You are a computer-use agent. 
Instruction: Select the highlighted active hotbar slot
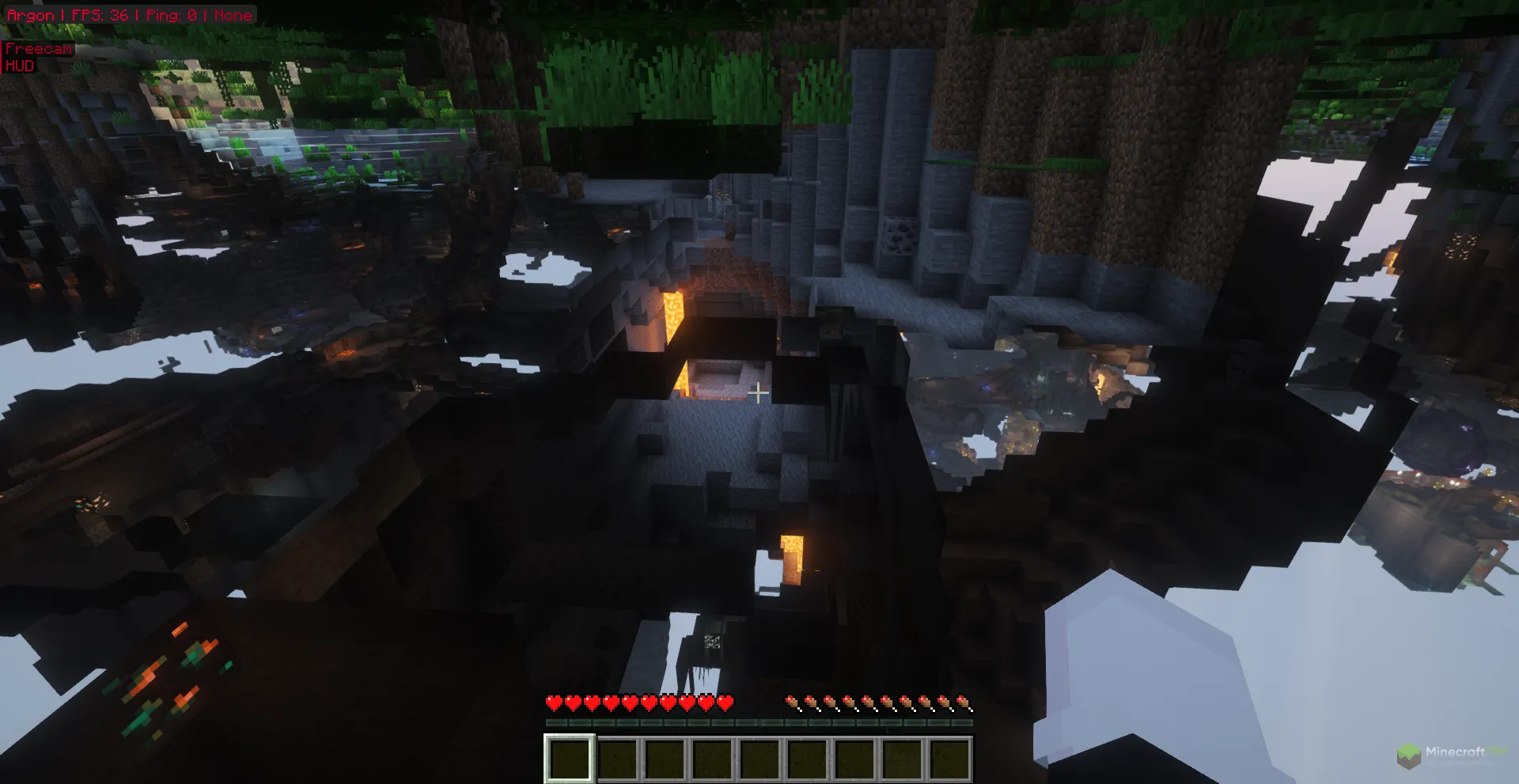click(569, 758)
